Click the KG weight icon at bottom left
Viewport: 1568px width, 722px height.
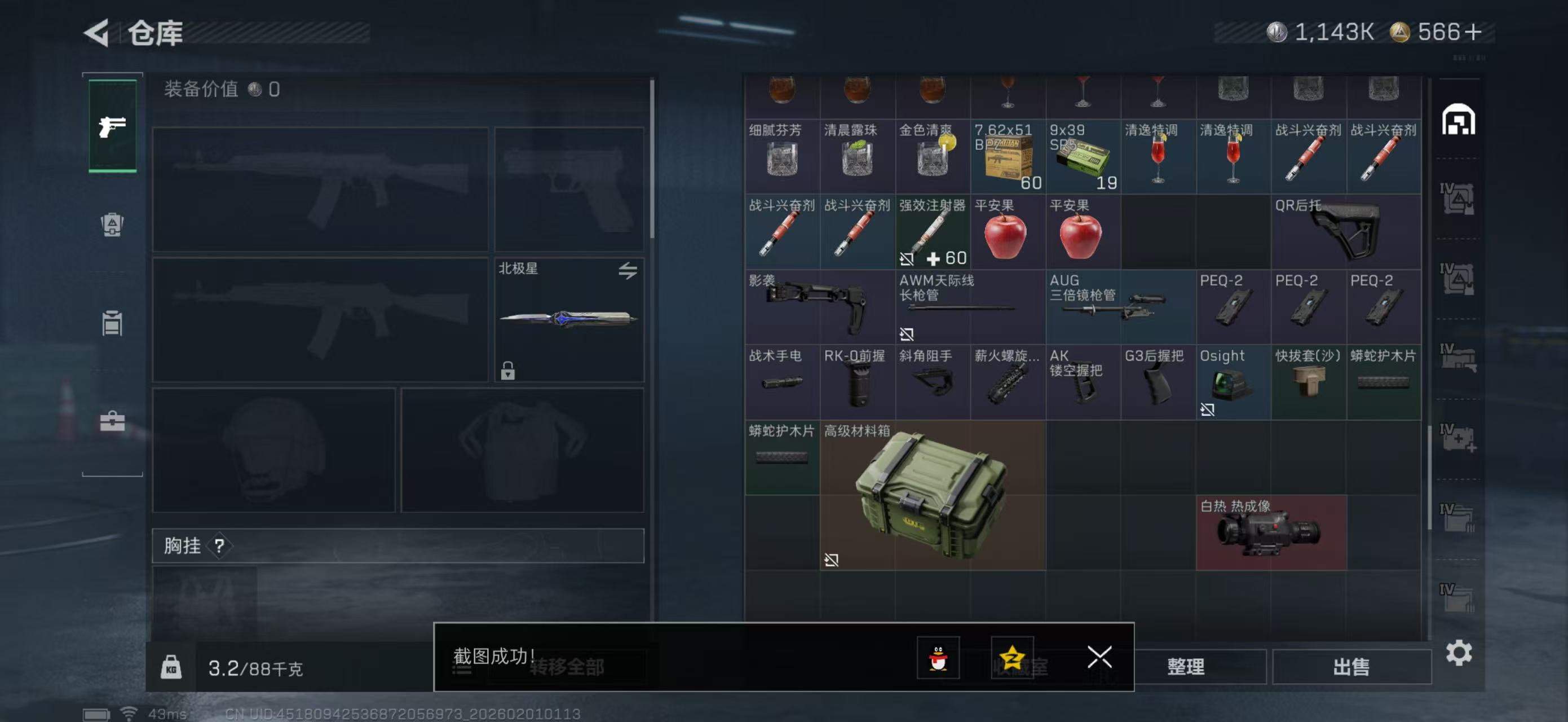173,667
